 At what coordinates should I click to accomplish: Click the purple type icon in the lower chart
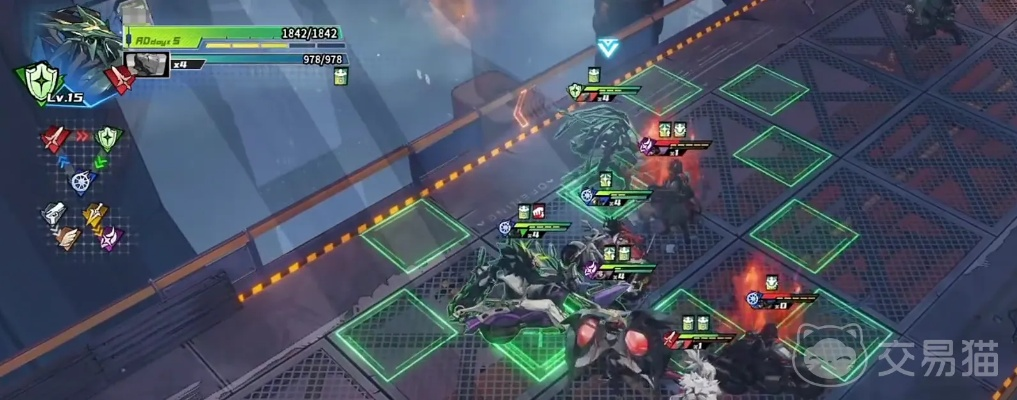[108, 239]
